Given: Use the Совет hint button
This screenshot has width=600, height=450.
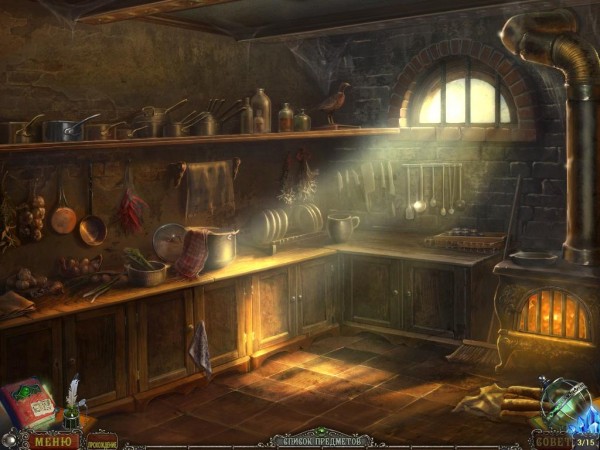Looking at the screenshot, I should pyautogui.click(x=552, y=440).
